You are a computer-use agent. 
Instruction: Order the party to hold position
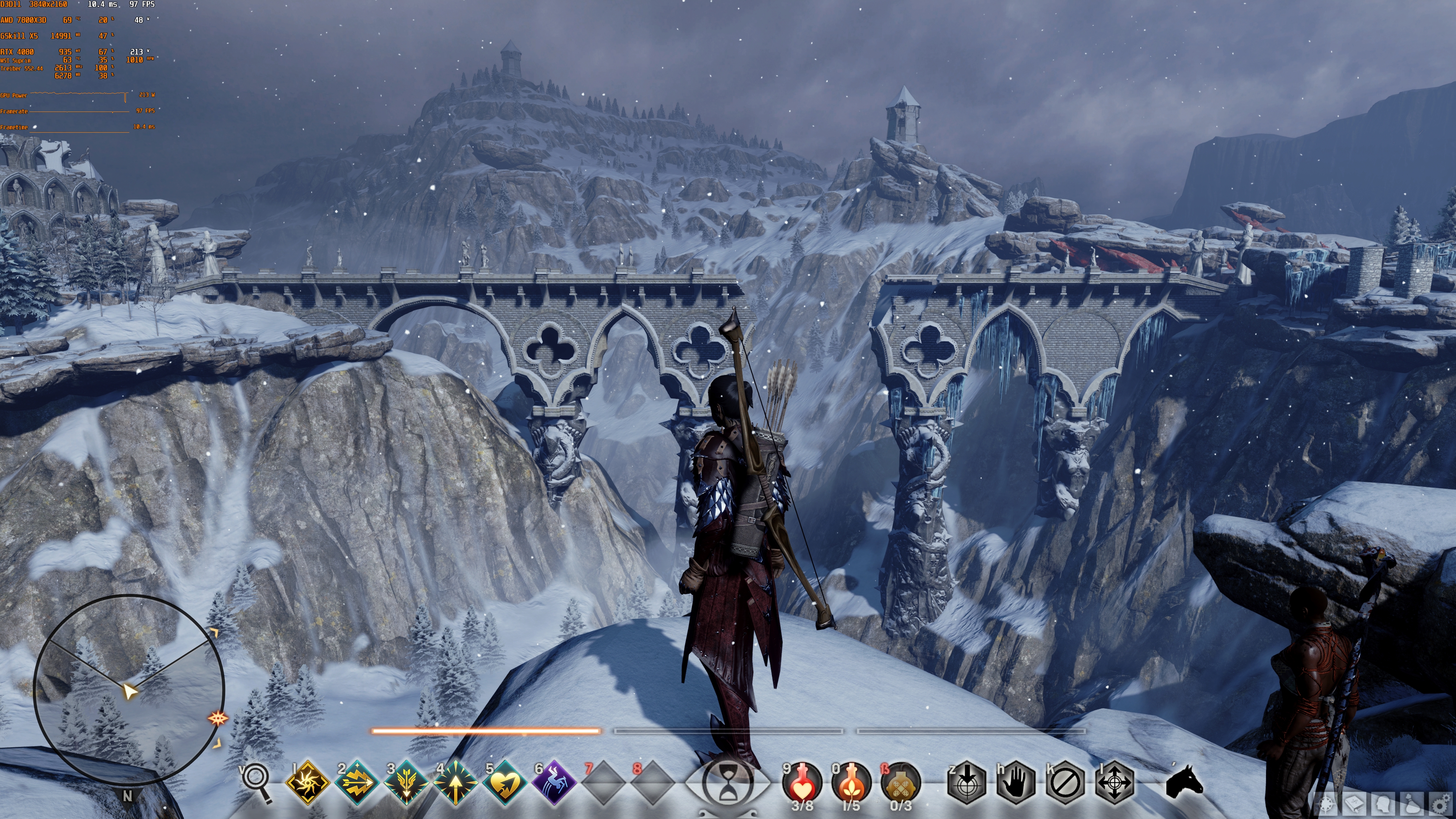pyautogui.click(x=1016, y=783)
